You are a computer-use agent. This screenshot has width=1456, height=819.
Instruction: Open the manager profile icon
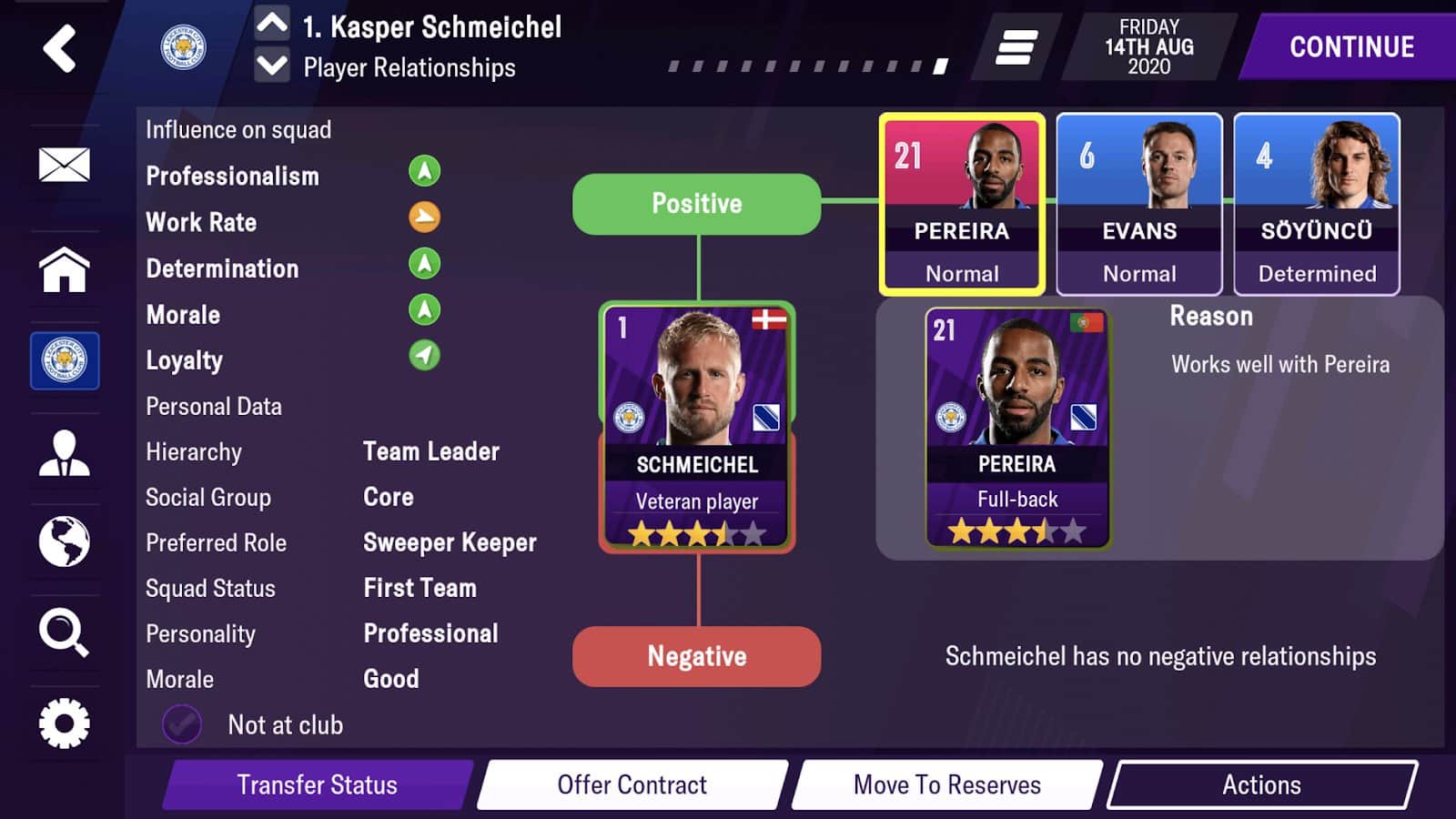tap(64, 452)
